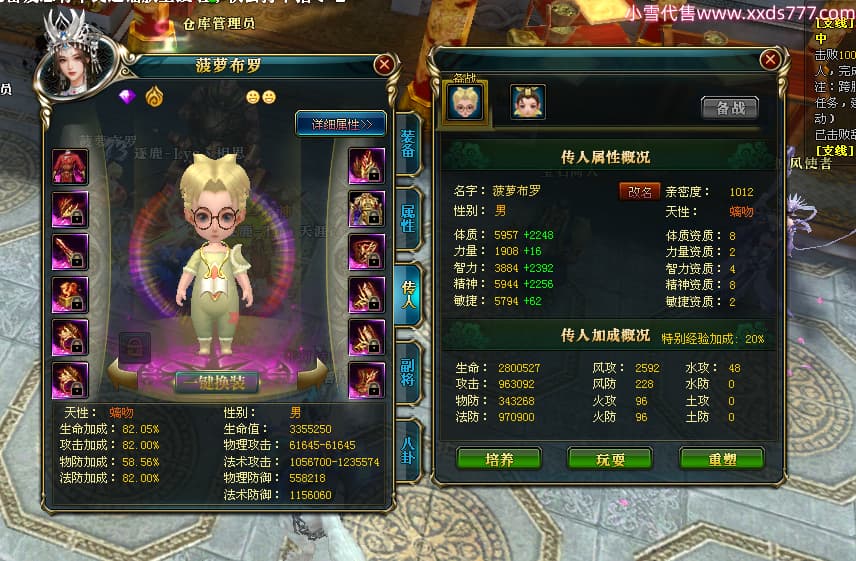Click the 一键换装 quick outfit button

click(216, 381)
